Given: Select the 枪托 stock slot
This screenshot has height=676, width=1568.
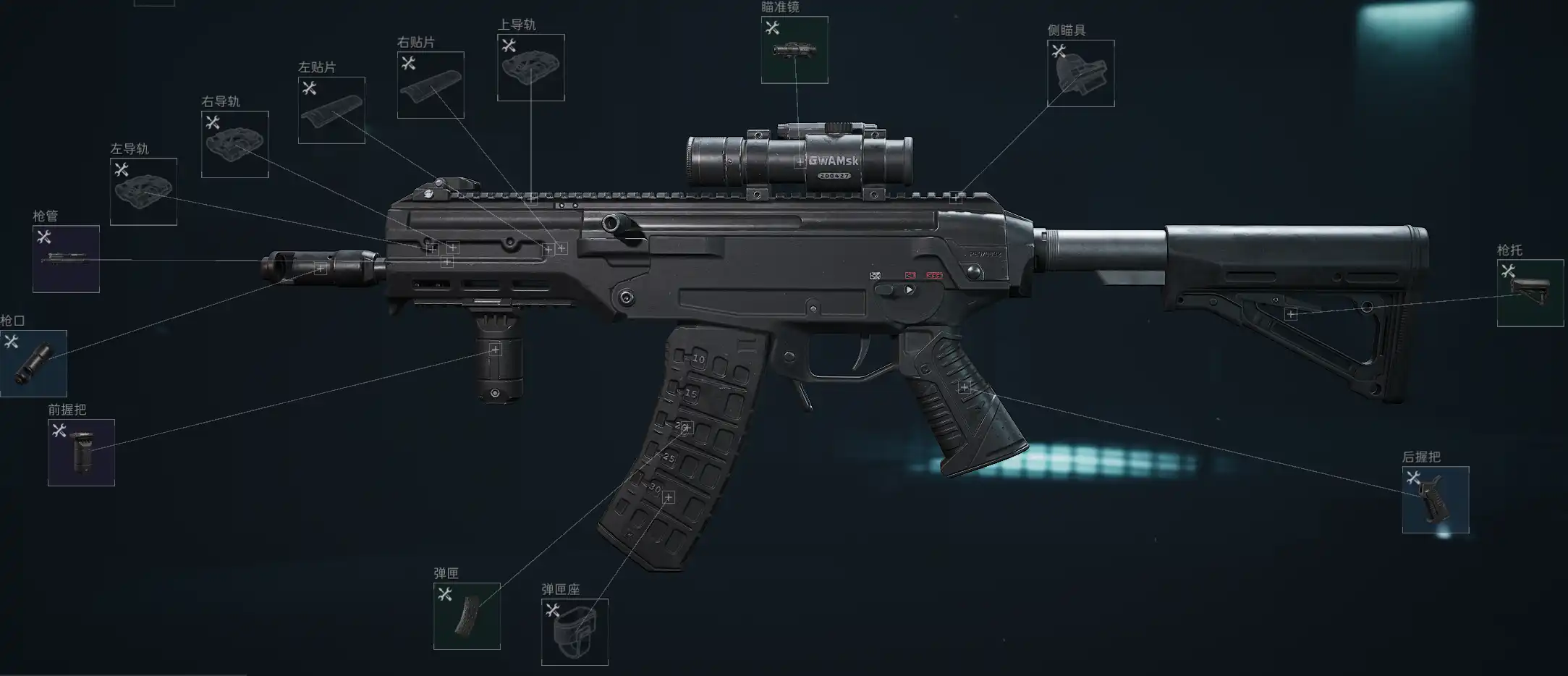Looking at the screenshot, I should tap(1530, 293).
